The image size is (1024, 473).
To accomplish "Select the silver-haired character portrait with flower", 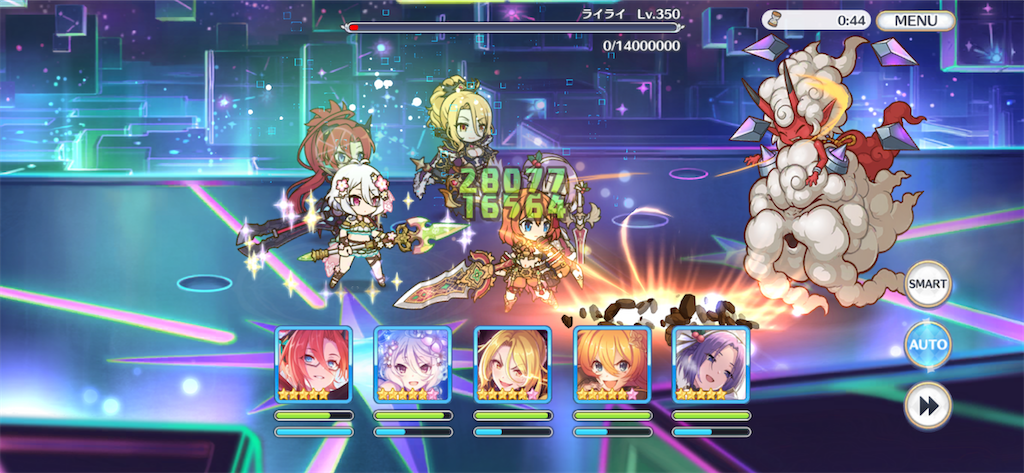I will [x=412, y=364].
